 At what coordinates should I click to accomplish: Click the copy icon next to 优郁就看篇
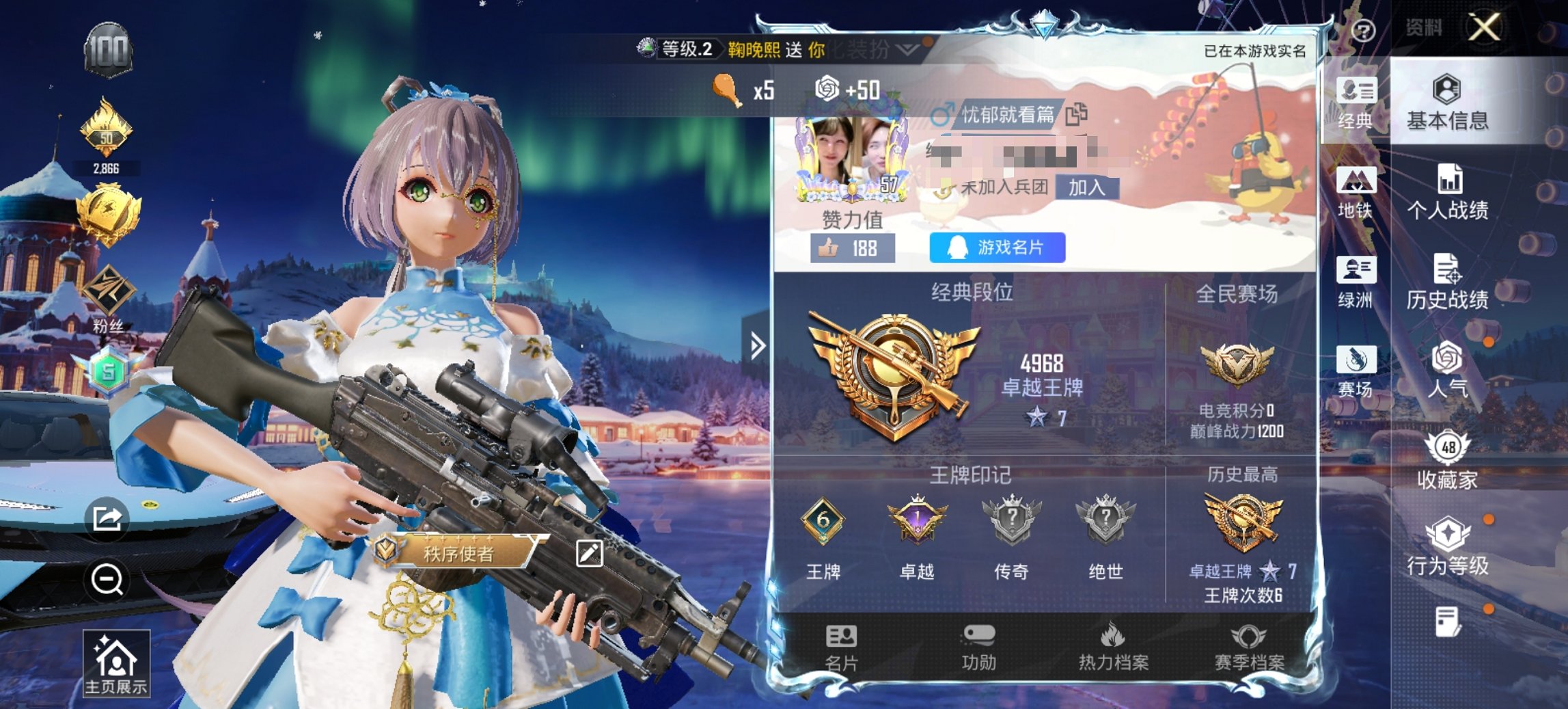(x=1076, y=115)
